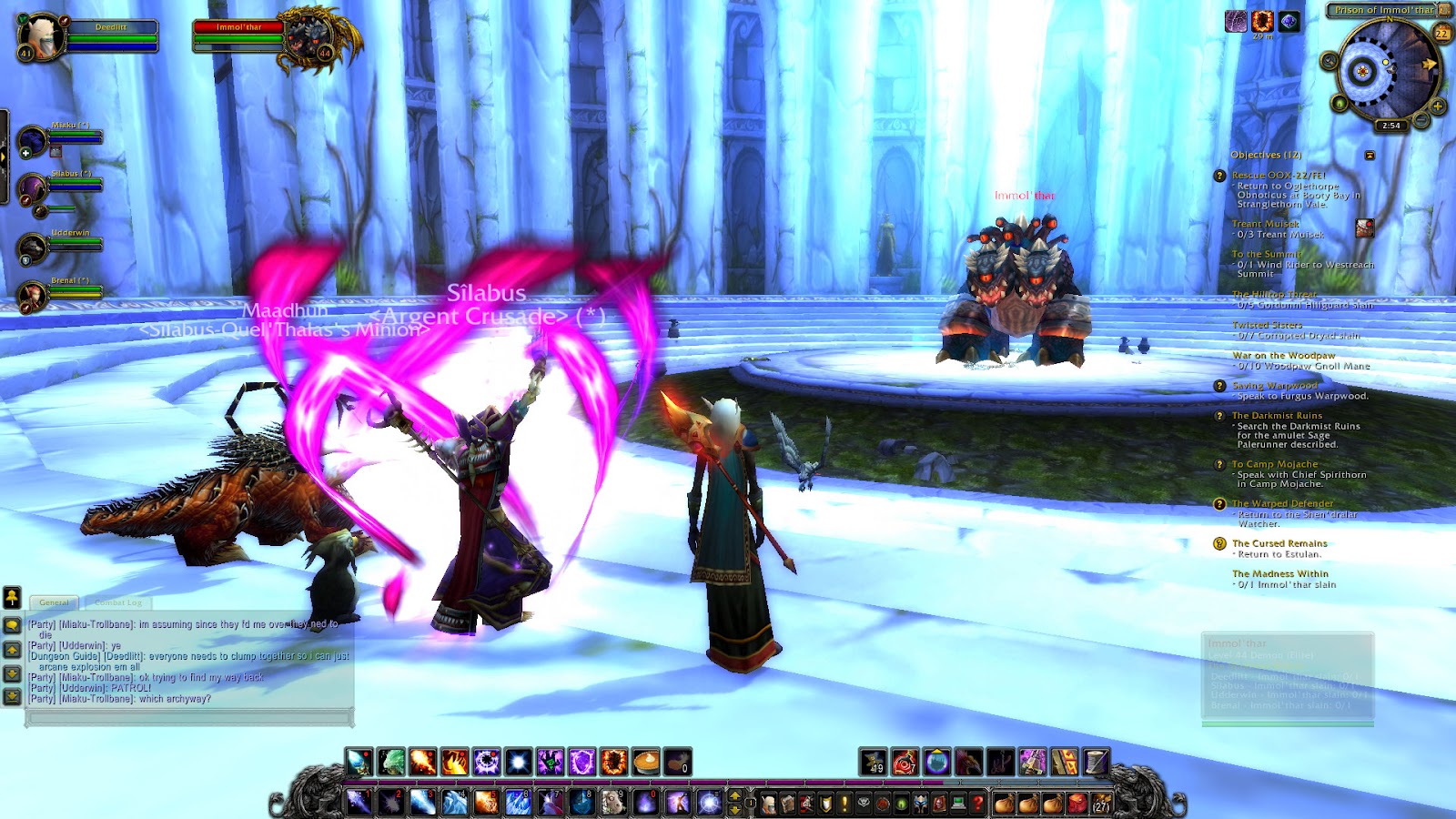Viewport: 1456px width, 819px height.
Task: Switch to the Combat Log tab
Action: 118,602
